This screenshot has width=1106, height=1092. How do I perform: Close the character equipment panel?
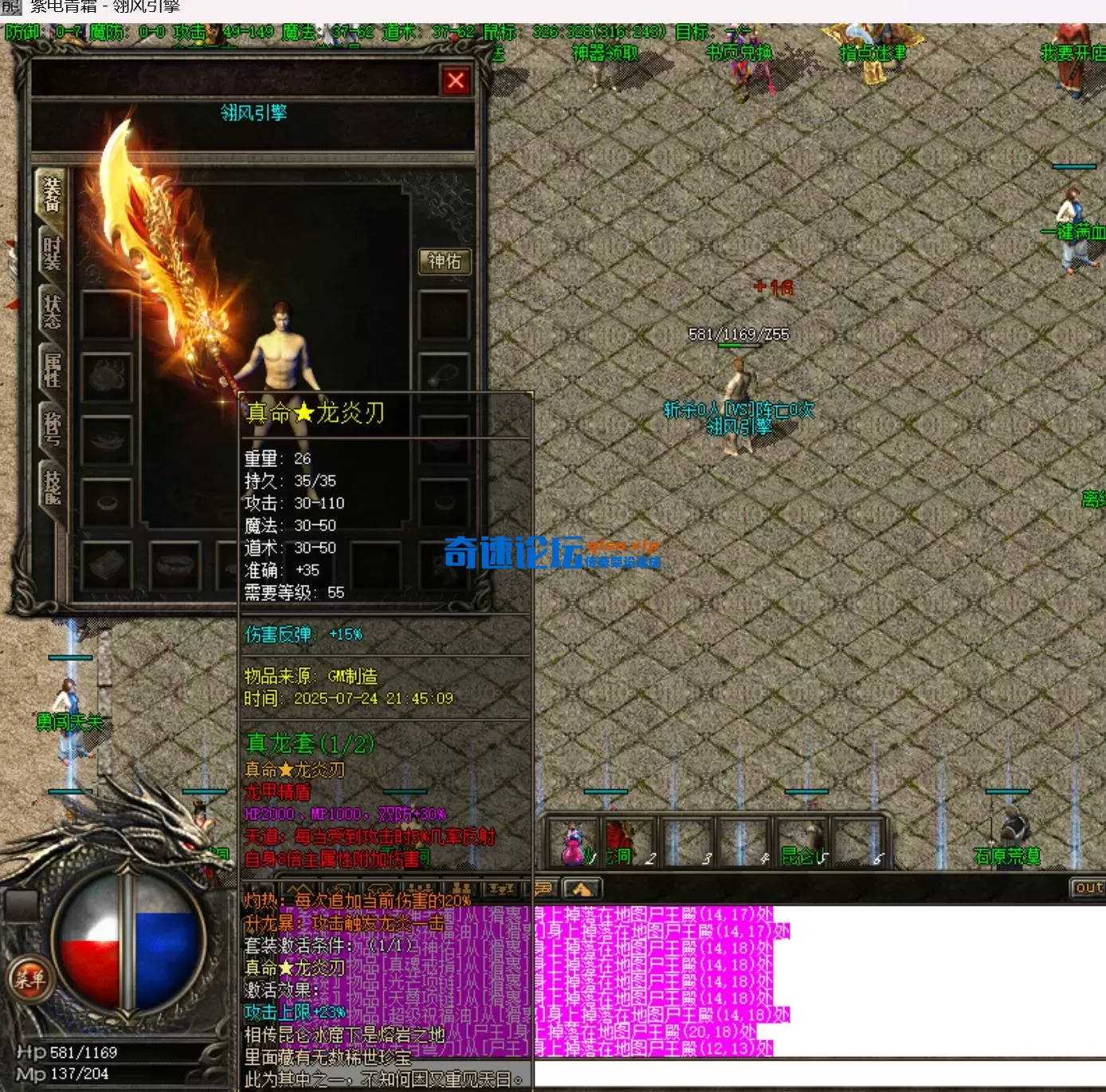[x=456, y=81]
